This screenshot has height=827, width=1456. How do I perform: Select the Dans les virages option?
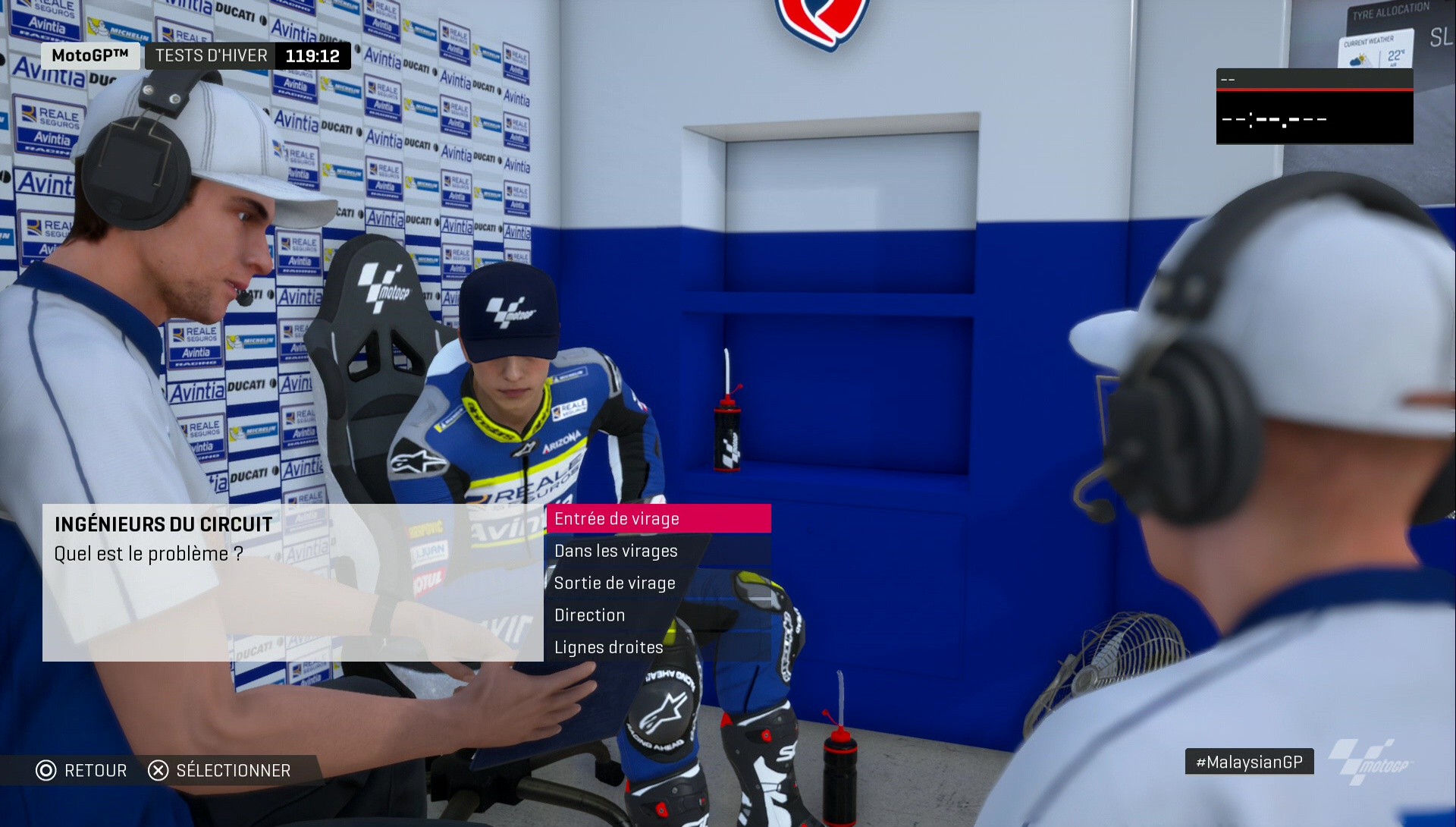pos(617,551)
